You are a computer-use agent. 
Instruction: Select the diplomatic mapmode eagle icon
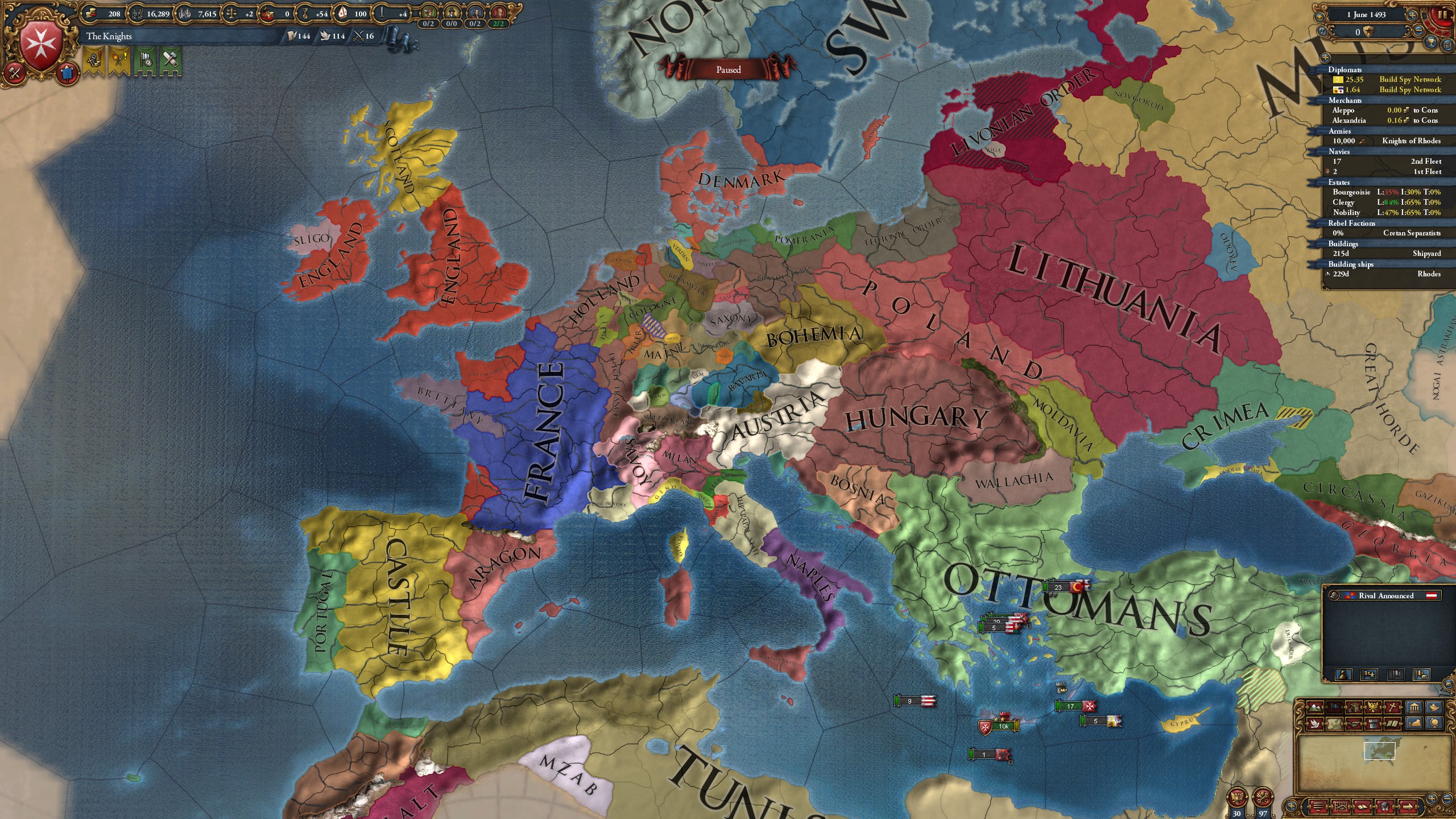(x=1373, y=707)
